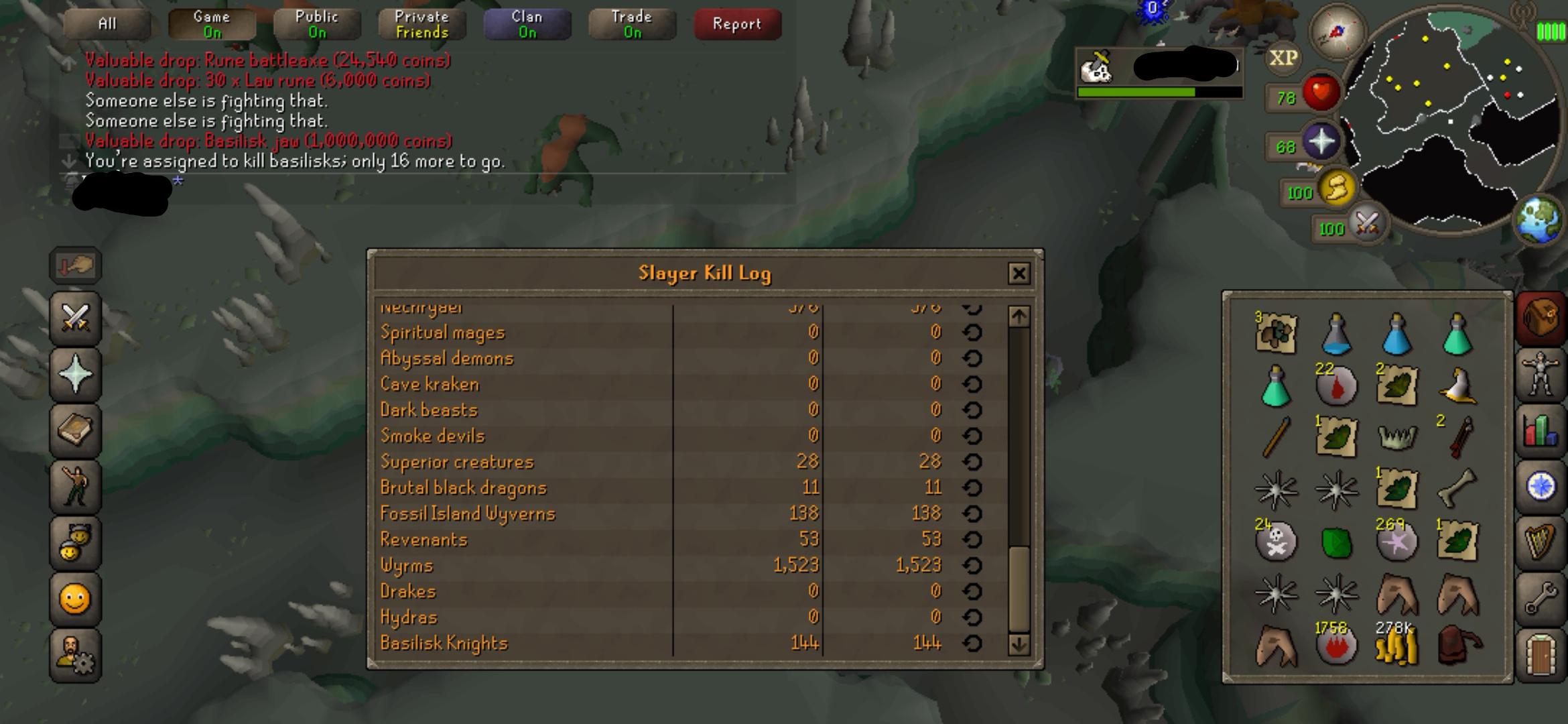The image size is (1568, 724).
Task: Open the worn equipment tab
Action: (x=1541, y=373)
